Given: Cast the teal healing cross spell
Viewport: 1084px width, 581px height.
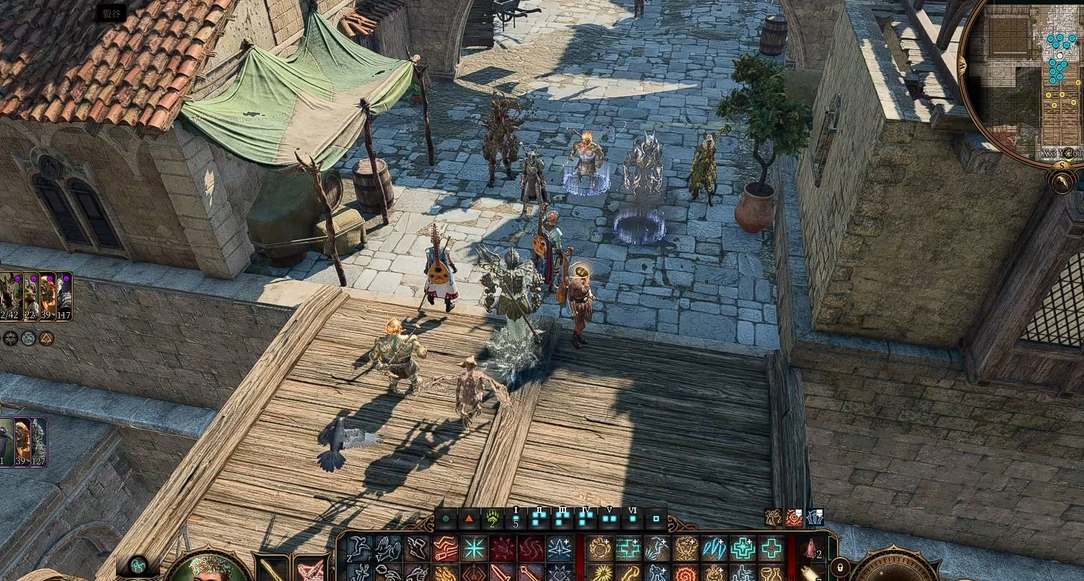Looking at the screenshot, I should point(628,548).
